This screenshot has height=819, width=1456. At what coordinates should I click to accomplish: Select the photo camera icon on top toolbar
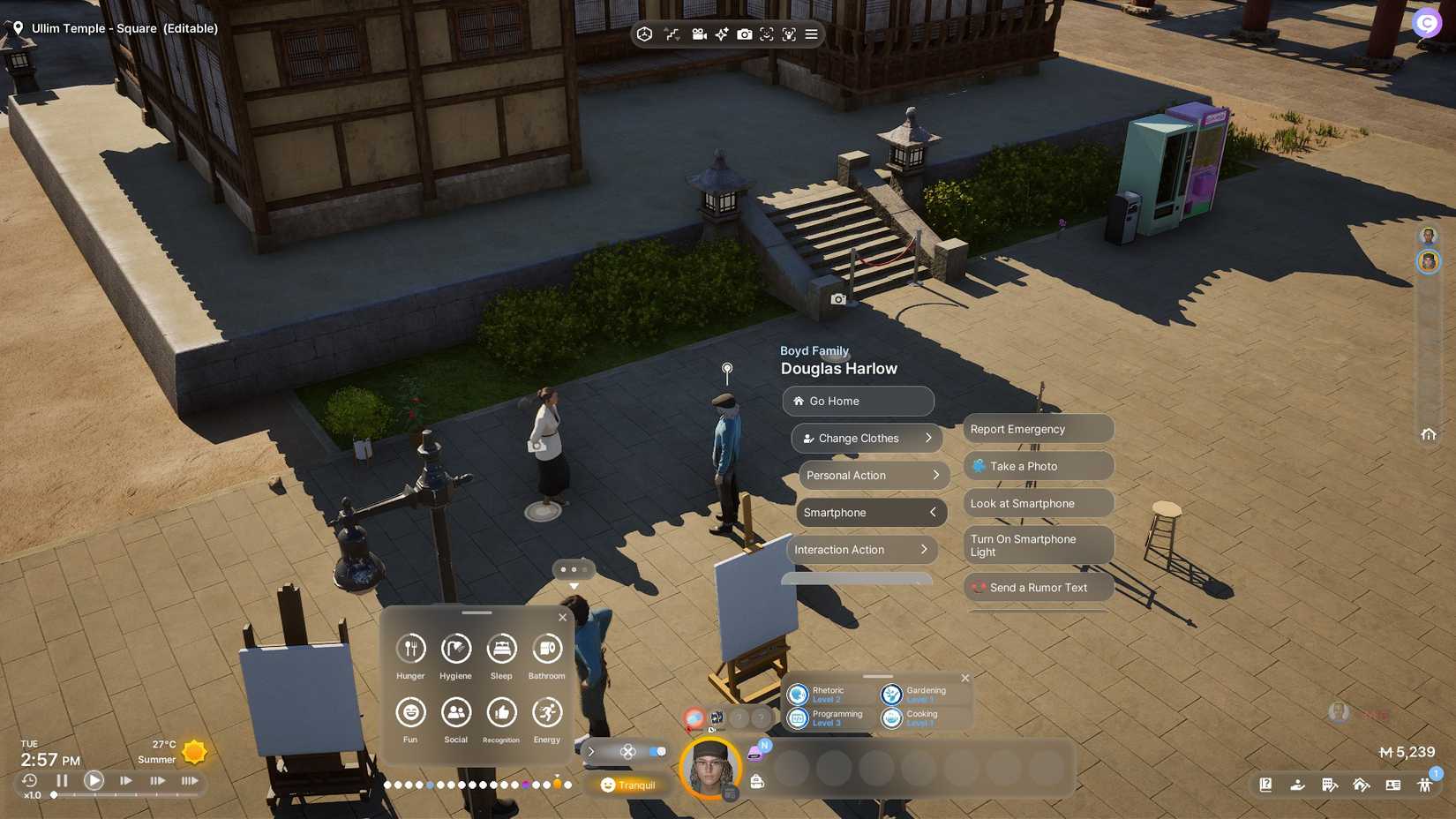(x=746, y=34)
